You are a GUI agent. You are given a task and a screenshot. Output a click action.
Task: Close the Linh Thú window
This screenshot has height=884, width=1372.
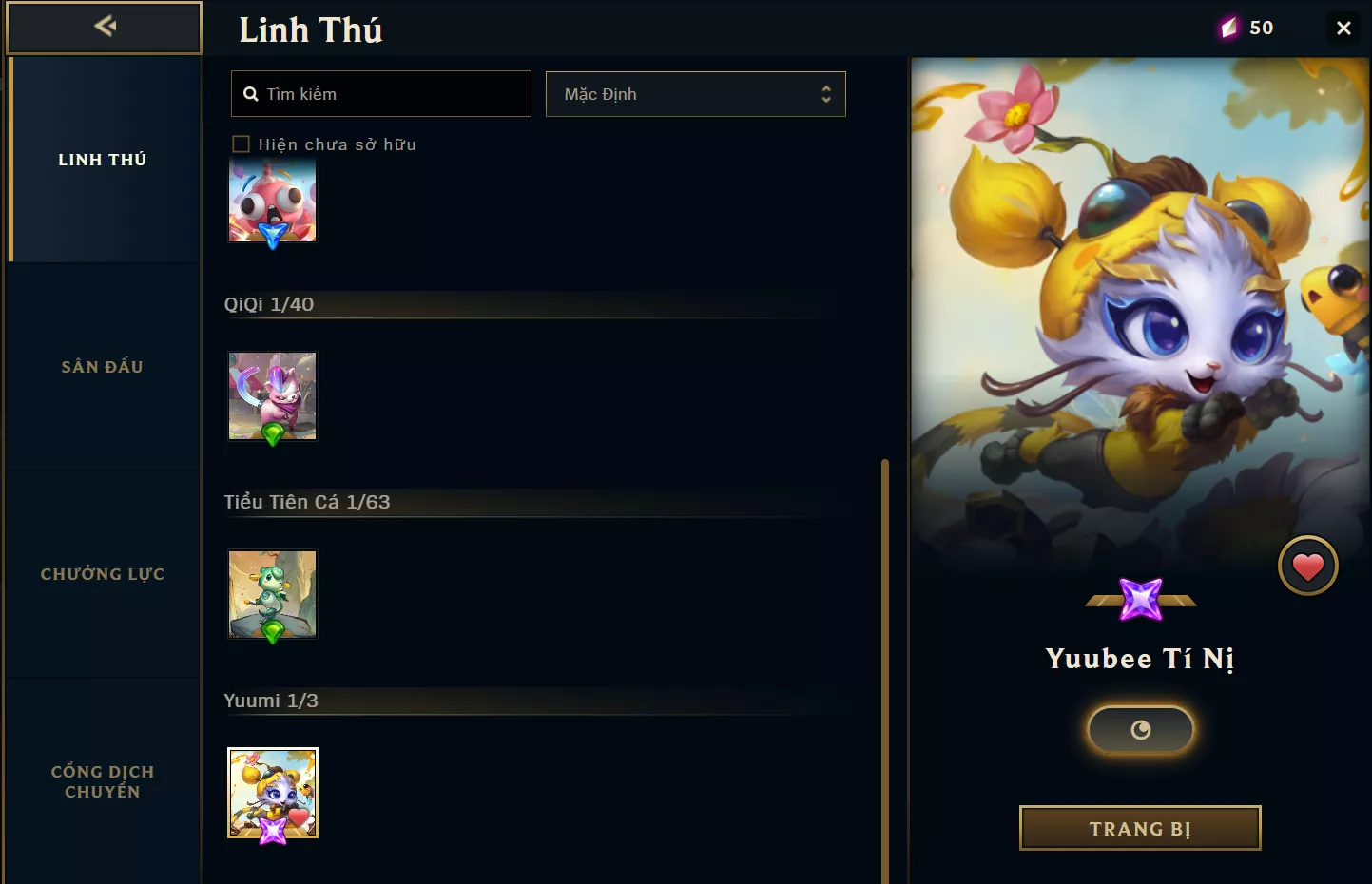[x=1343, y=29]
